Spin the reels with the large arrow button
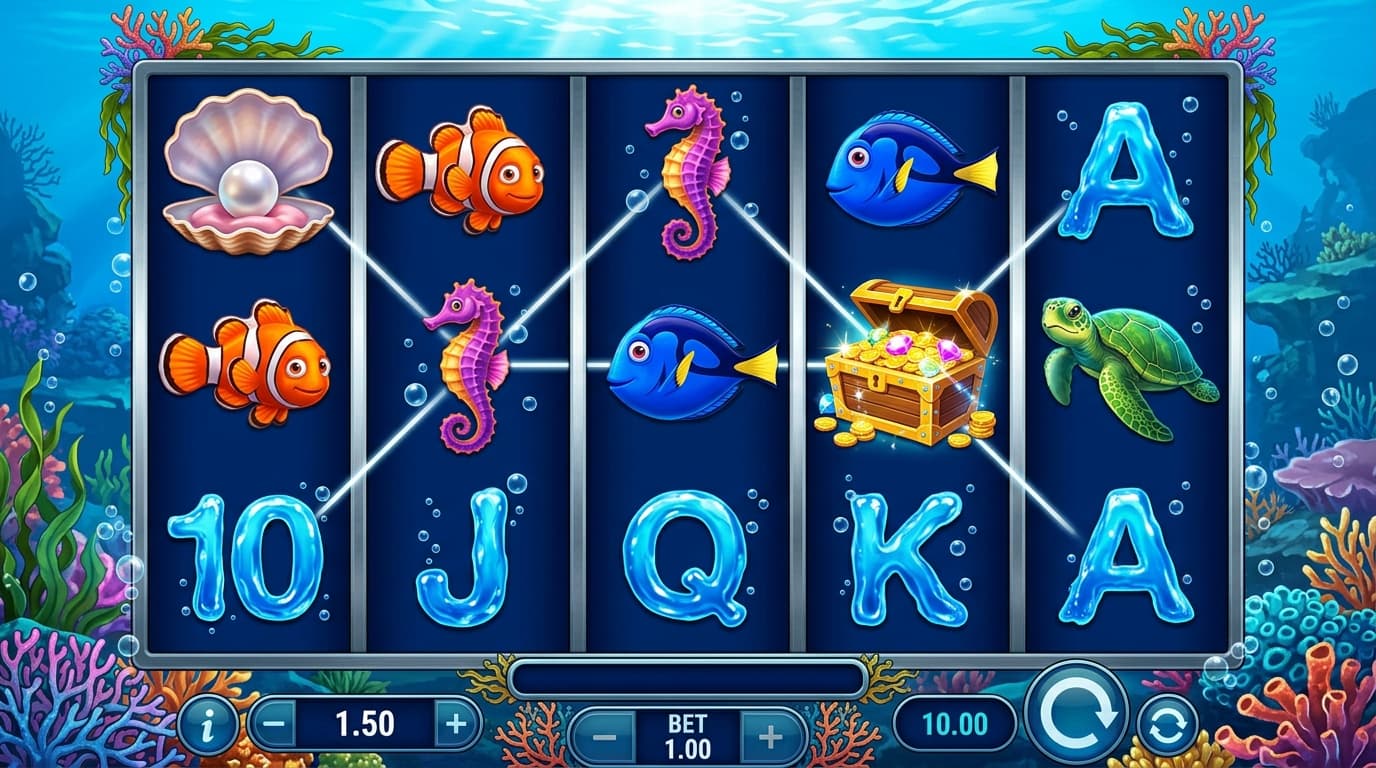 [1075, 712]
